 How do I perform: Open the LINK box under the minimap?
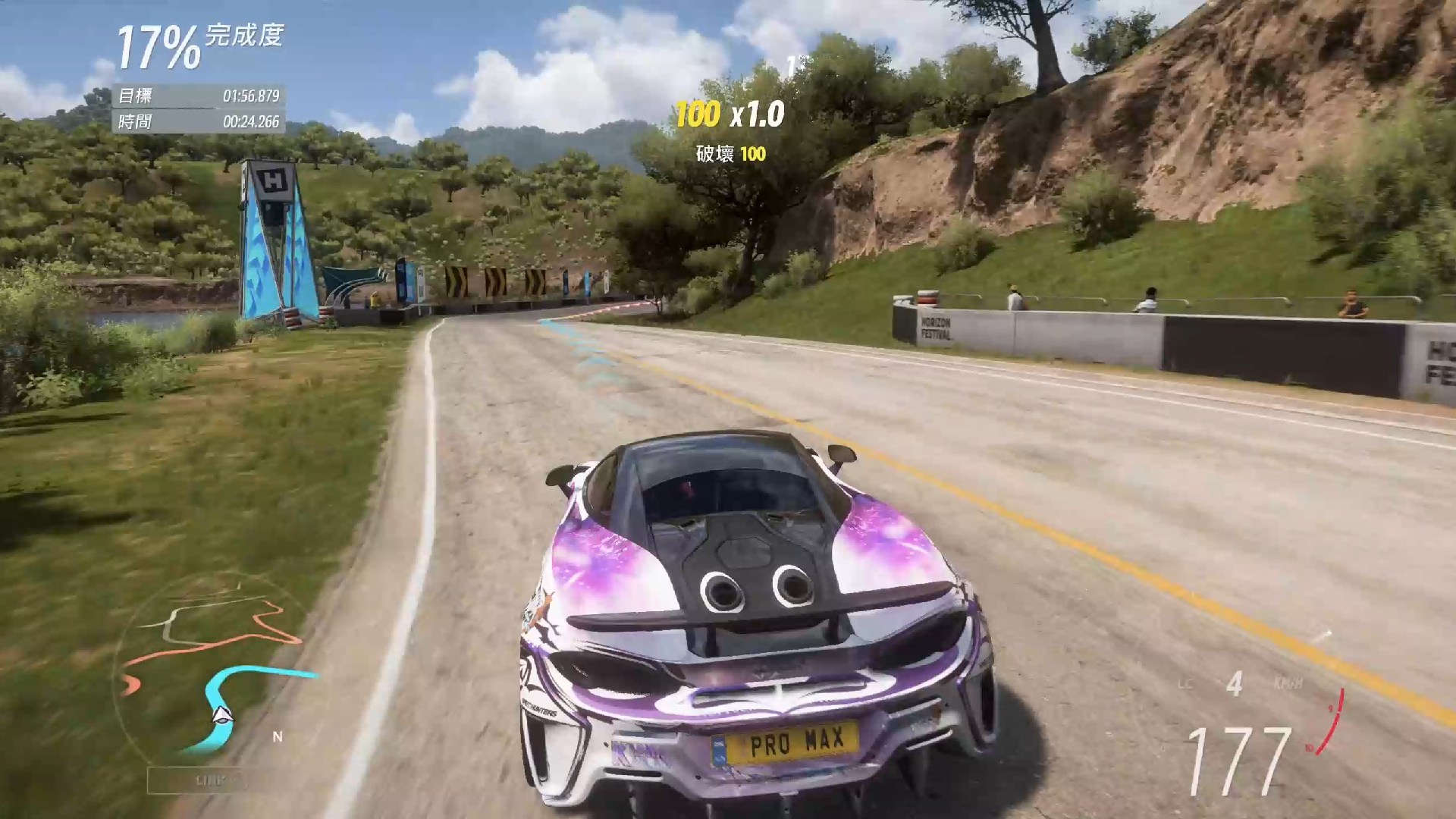pos(199,780)
